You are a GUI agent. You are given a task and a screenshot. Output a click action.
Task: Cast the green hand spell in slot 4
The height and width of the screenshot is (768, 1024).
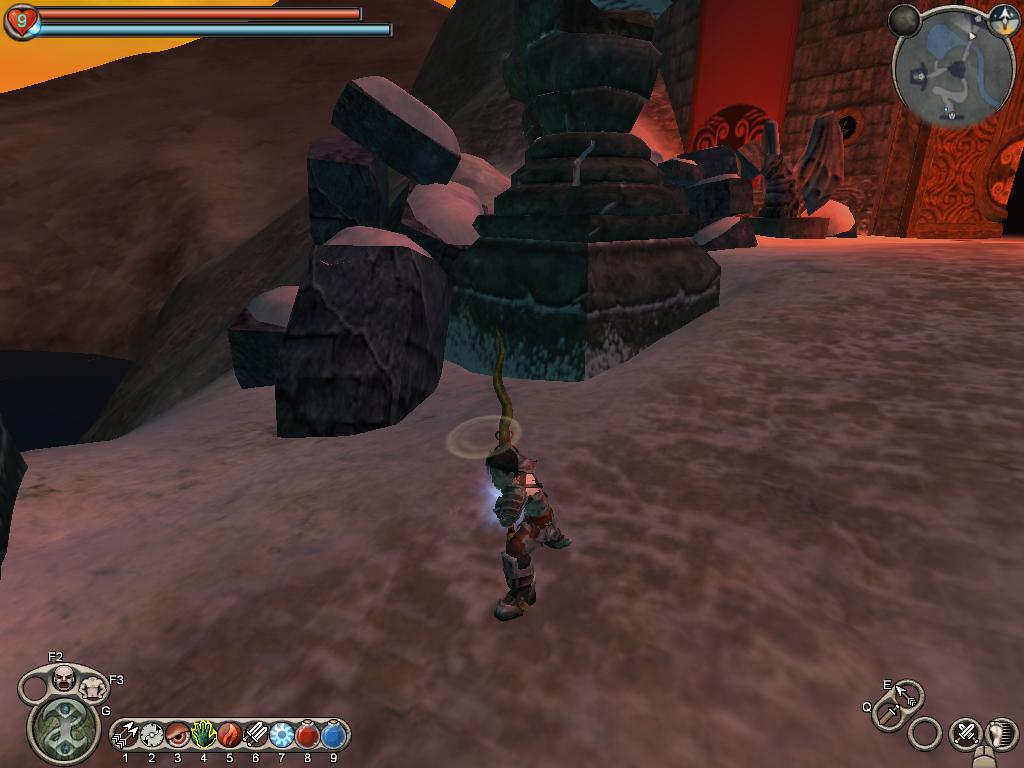coord(204,735)
